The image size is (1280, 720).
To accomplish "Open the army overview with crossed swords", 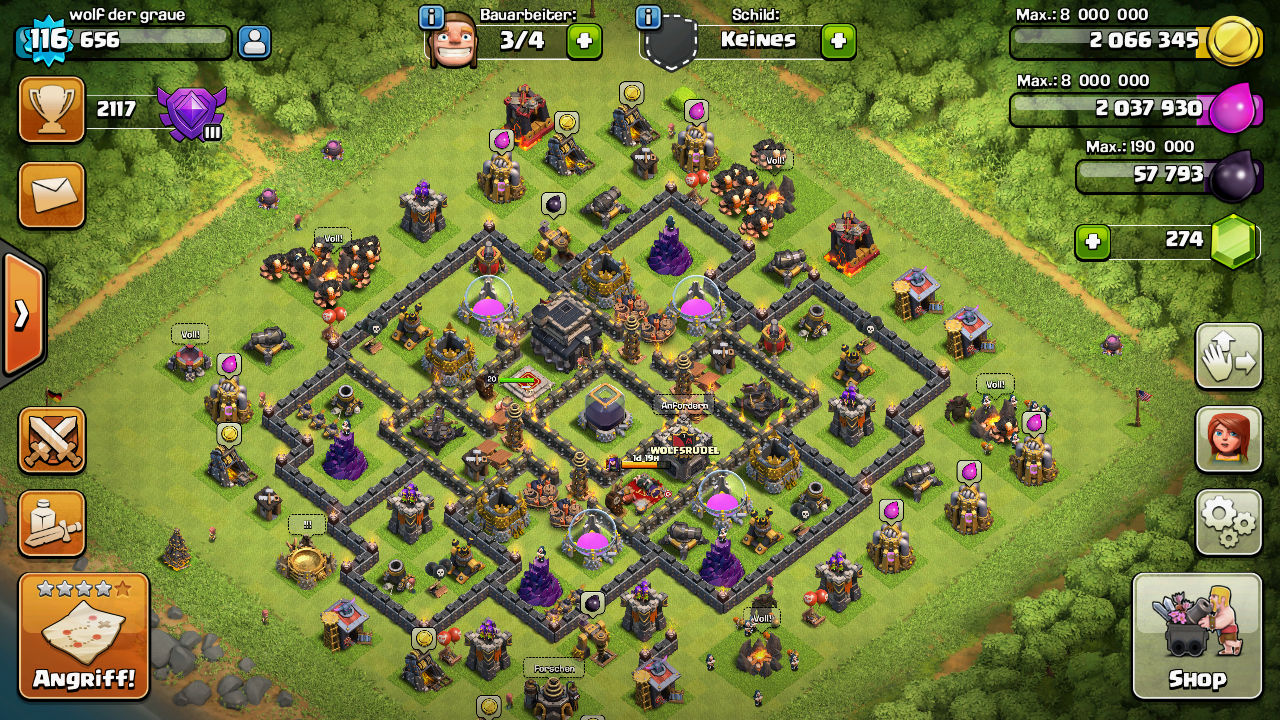I will (x=52, y=440).
